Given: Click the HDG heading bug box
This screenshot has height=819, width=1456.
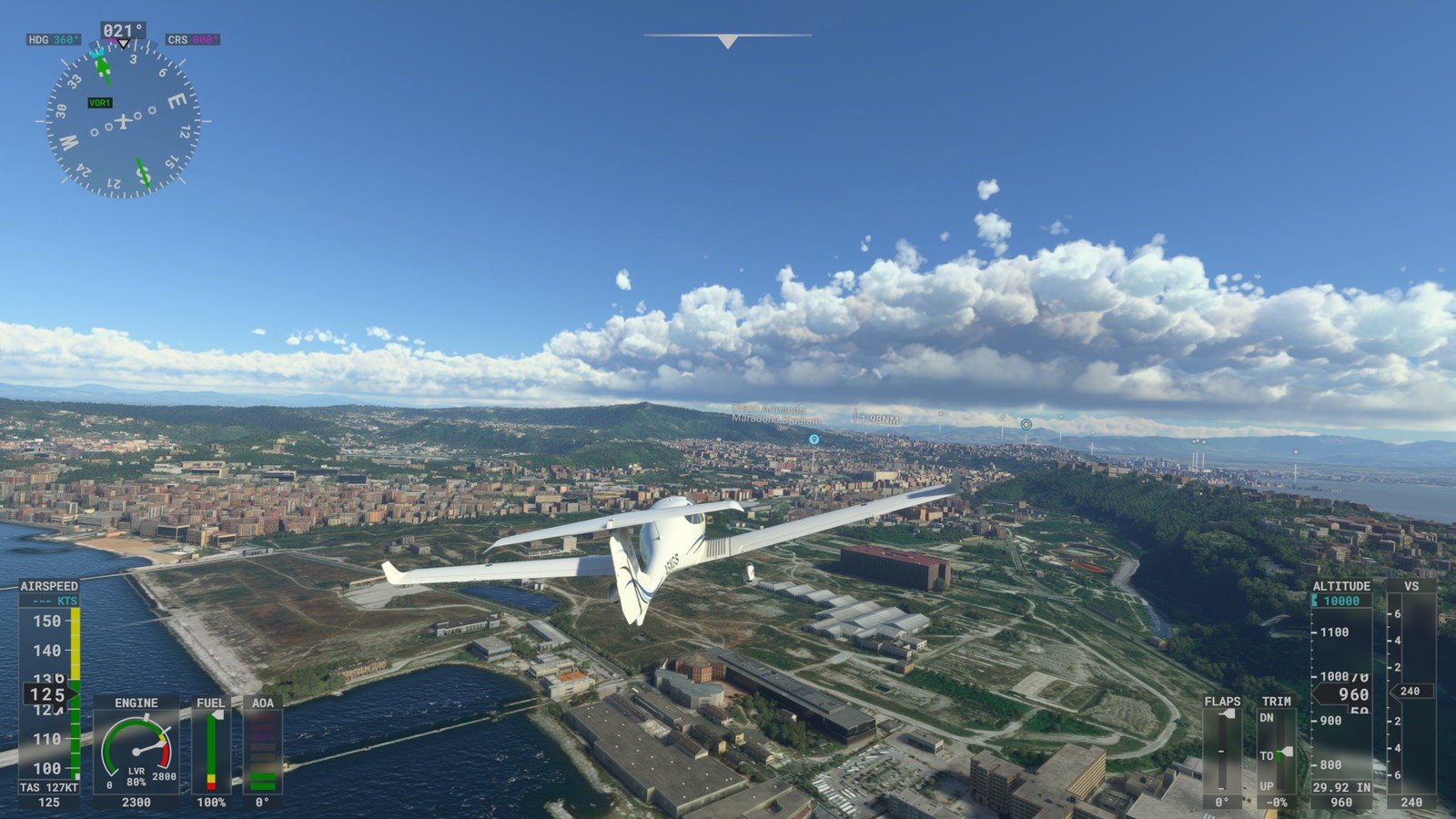Looking at the screenshot, I should (x=54, y=40).
